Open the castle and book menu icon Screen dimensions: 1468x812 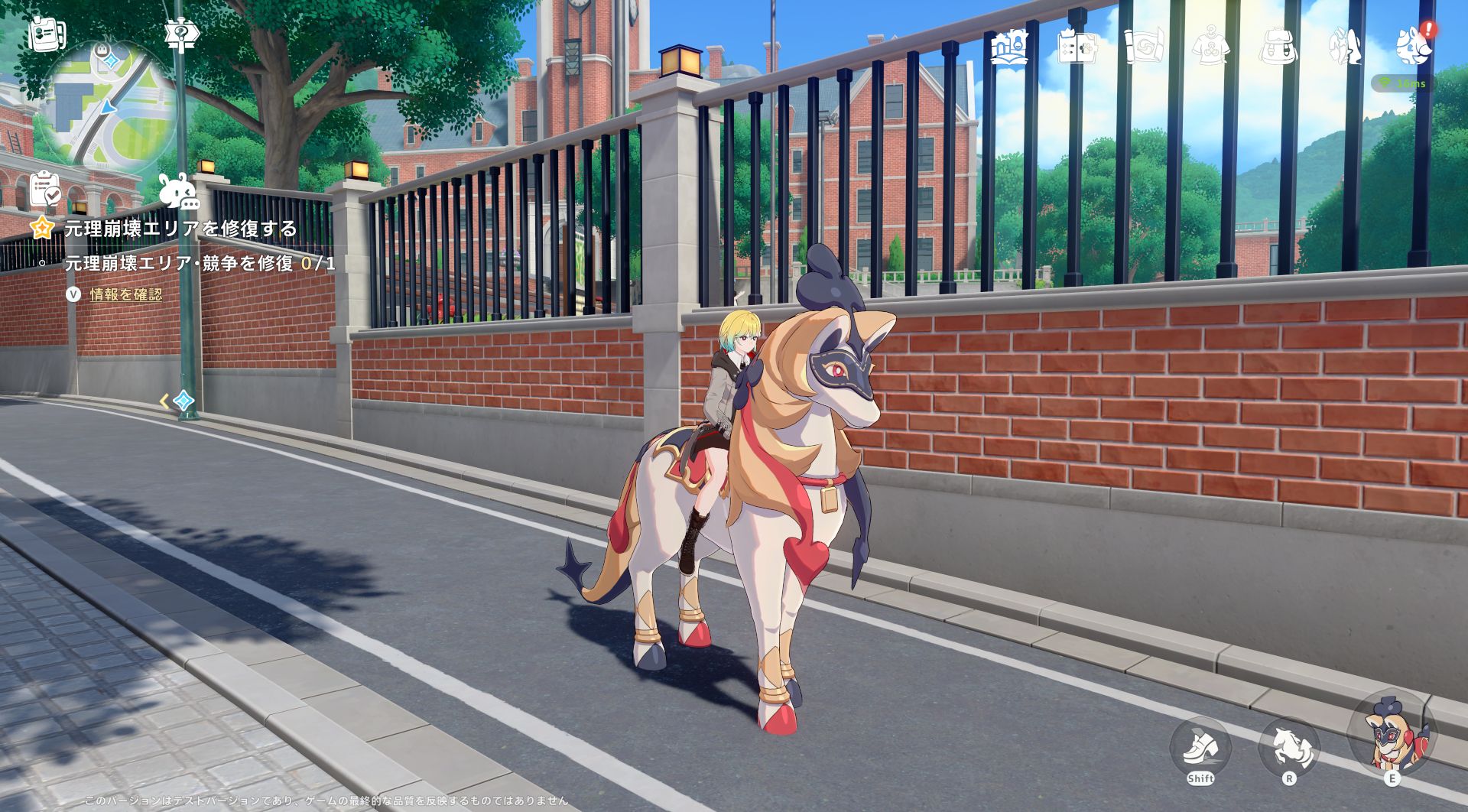pos(1009,46)
